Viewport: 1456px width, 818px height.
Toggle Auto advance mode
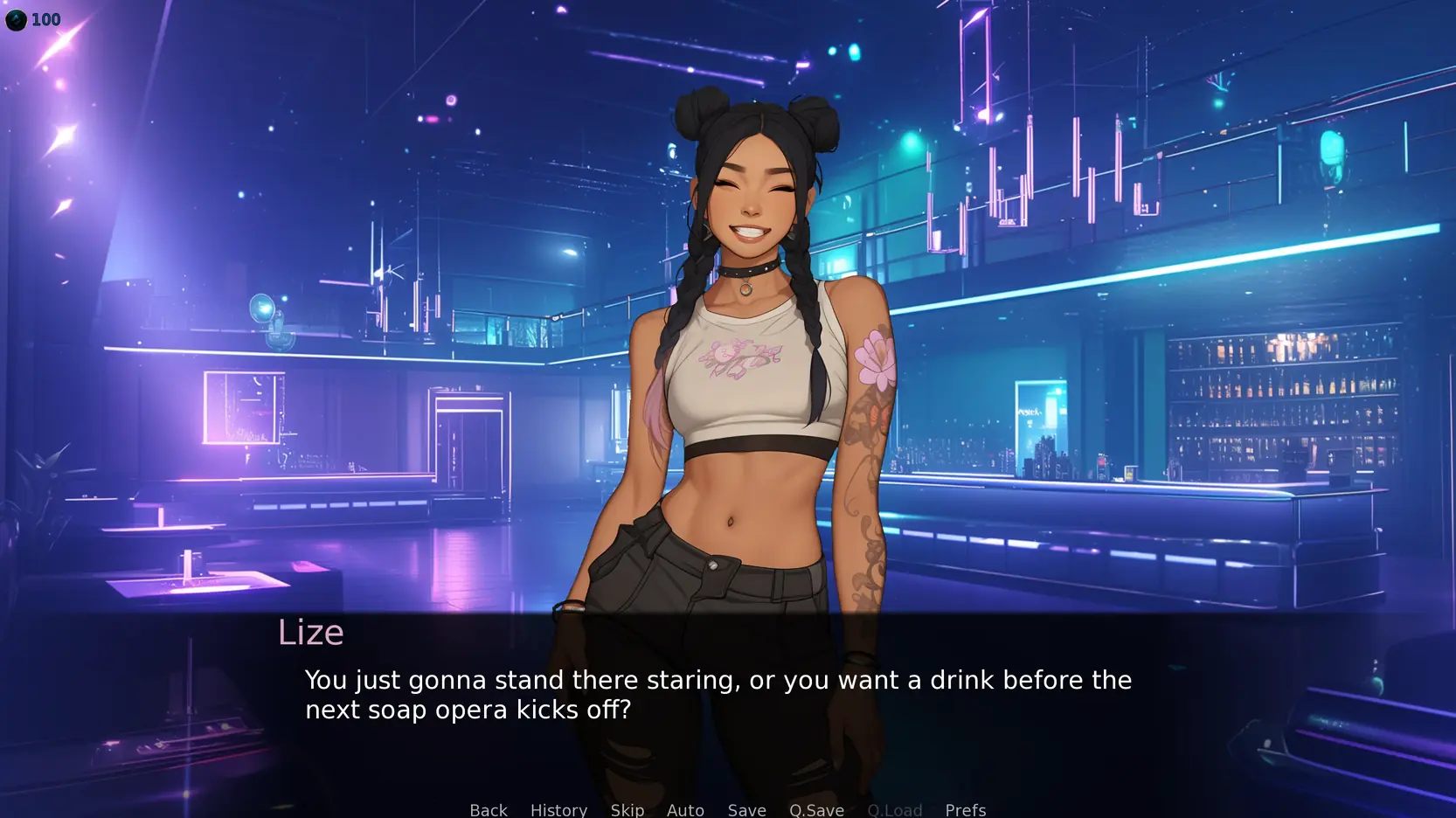tap(685, 809)
